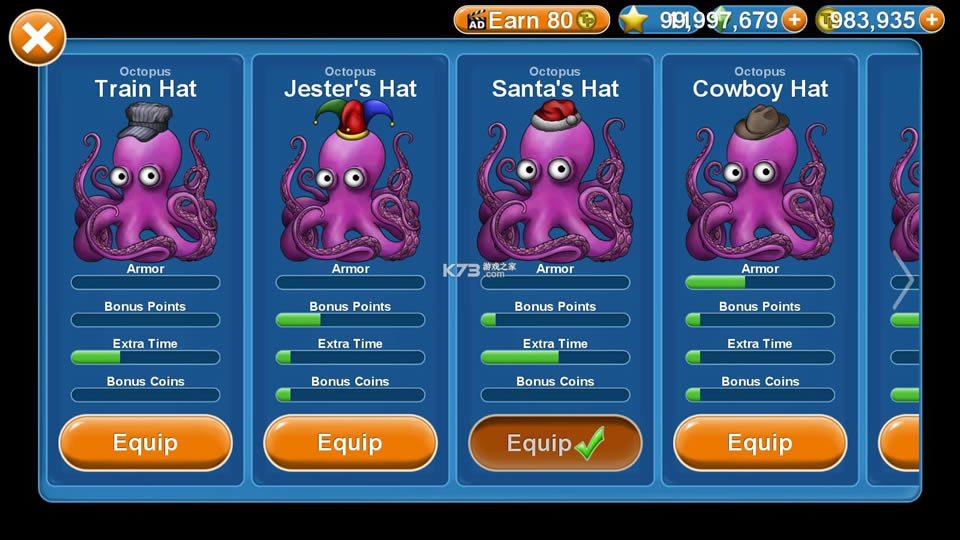Equip the Train Hat
The image size is (960, 540).
(x=145, y=443)
